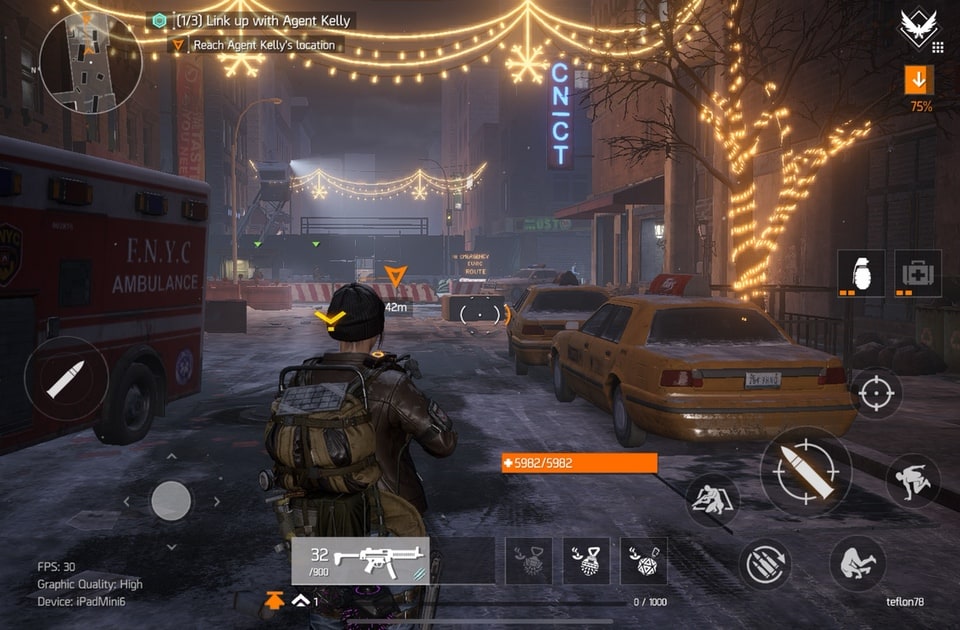
Task: Activate the first dimmed skill slot
Action: (528, 560)
